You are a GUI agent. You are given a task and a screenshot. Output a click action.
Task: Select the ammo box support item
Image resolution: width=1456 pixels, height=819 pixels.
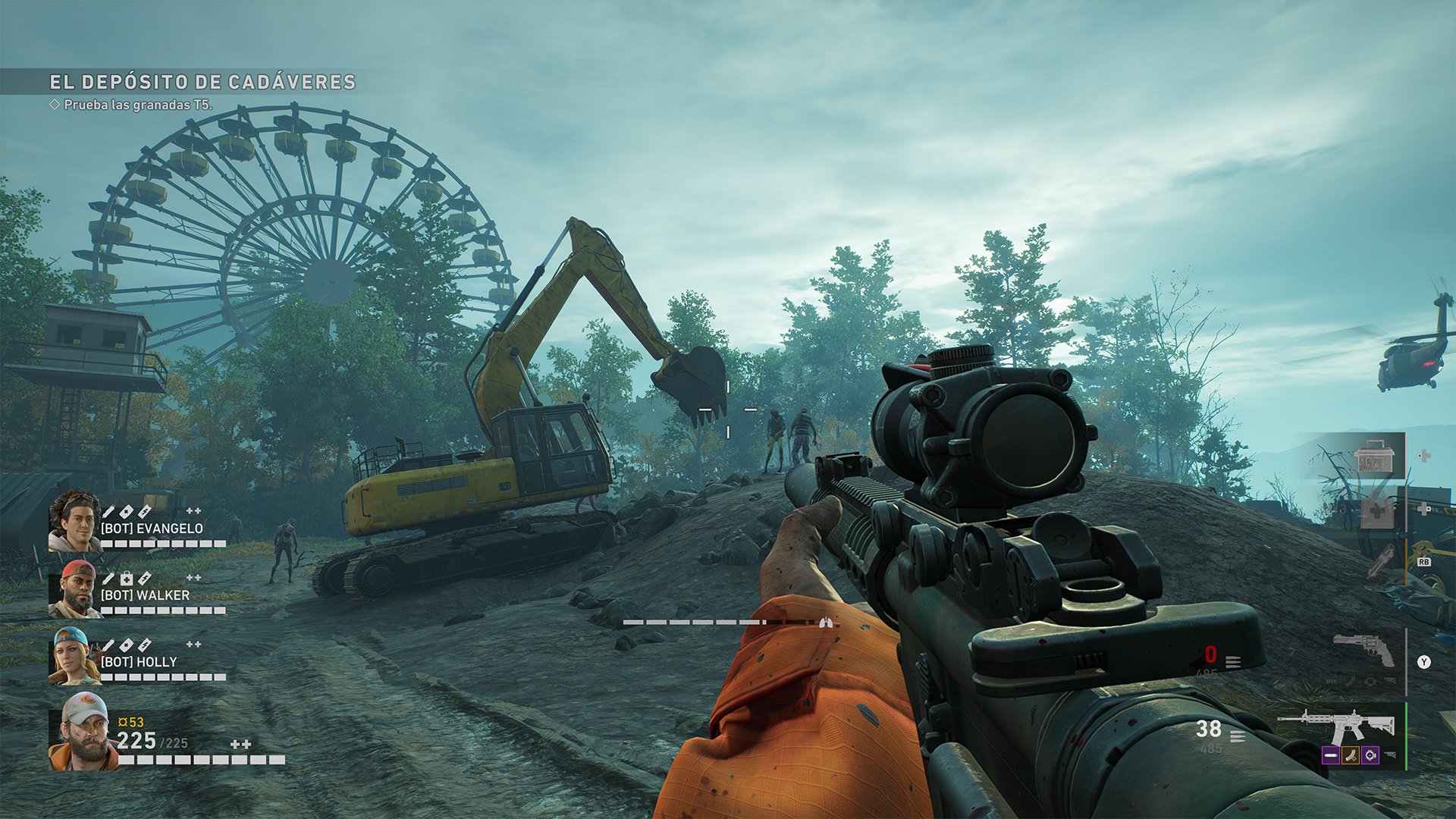click(x=1373, y=457)
